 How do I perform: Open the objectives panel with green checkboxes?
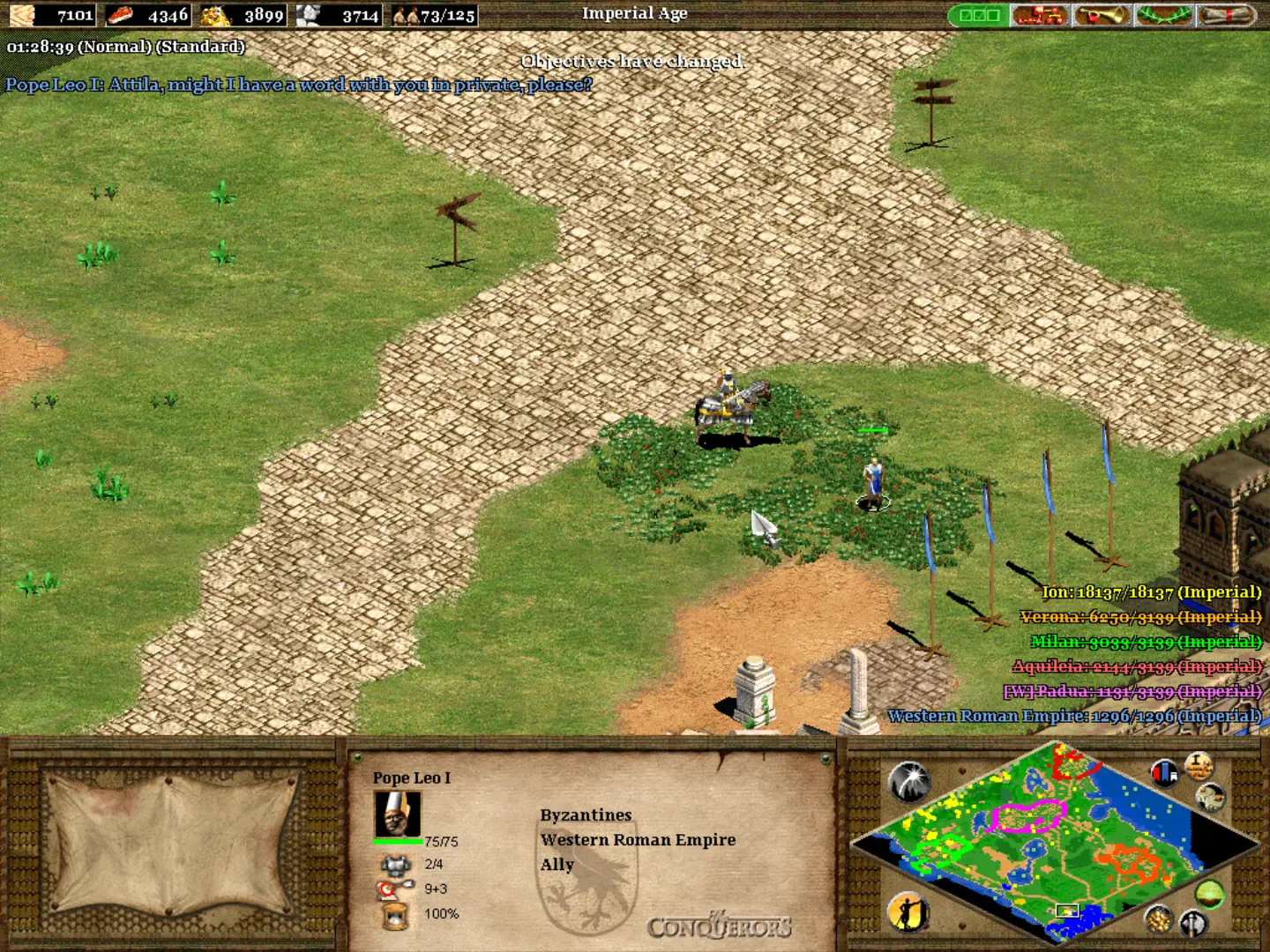point(978,15)
